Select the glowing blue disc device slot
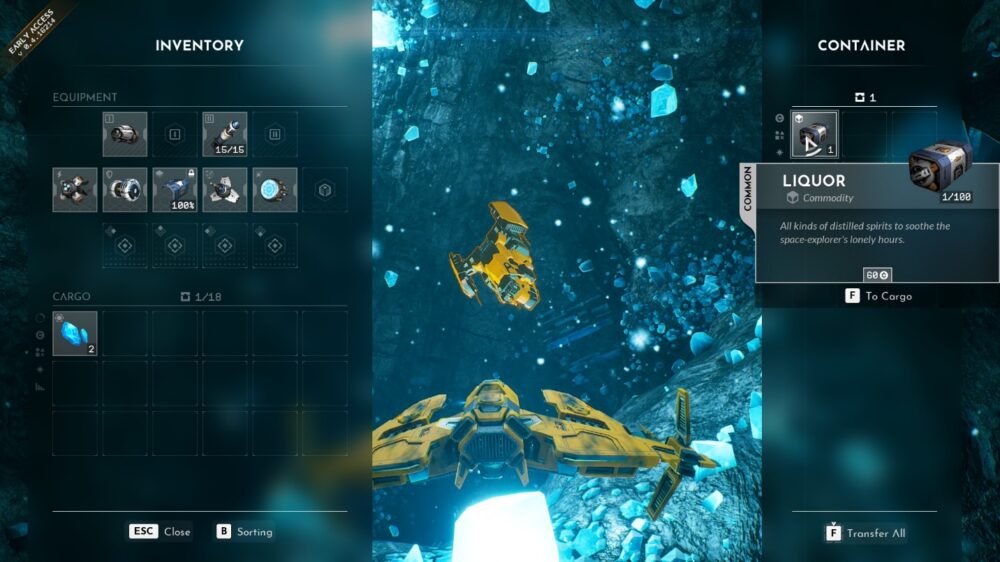 (x=275, y=189)
